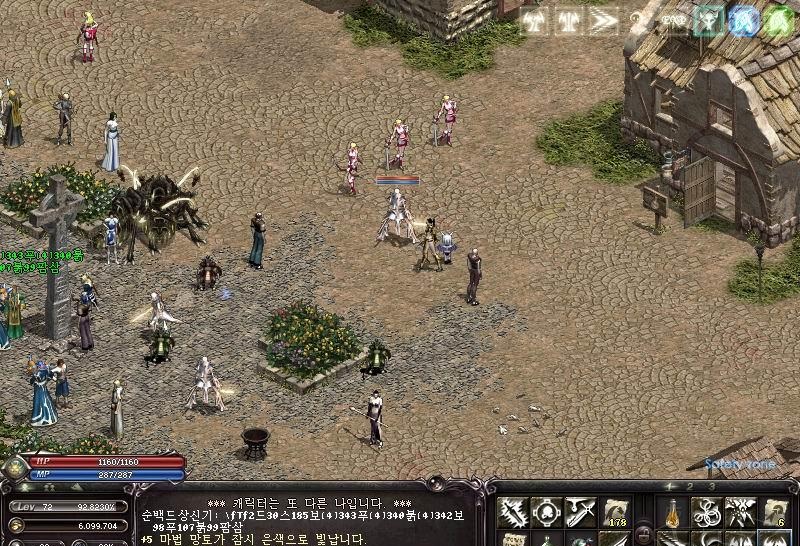Screen dimensions: 800x546
Task: Use the scroll with 6 count
Action: click(775, 511)
